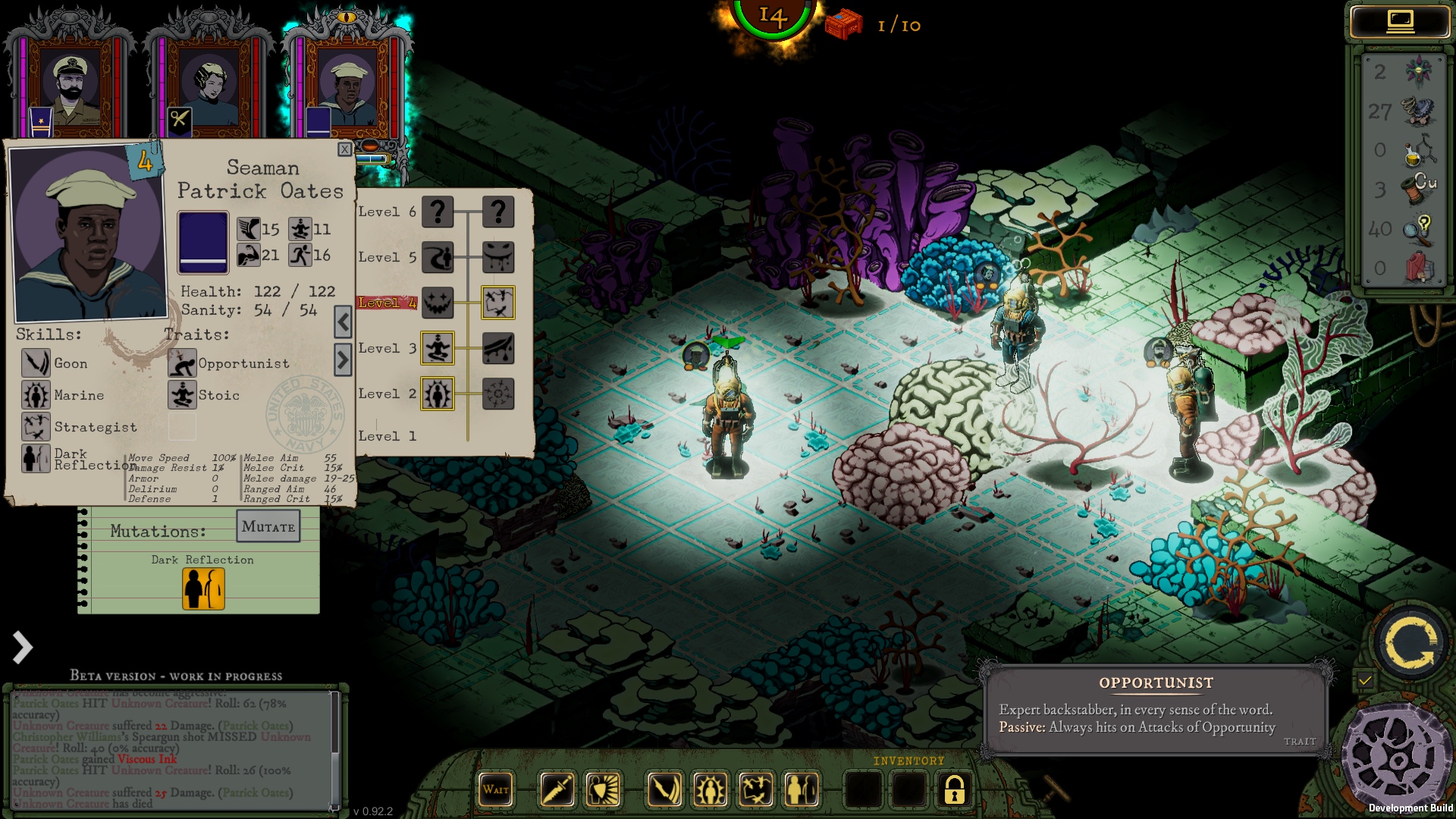
Task: Select the Strategist skill icon
Action: (36, 427)
